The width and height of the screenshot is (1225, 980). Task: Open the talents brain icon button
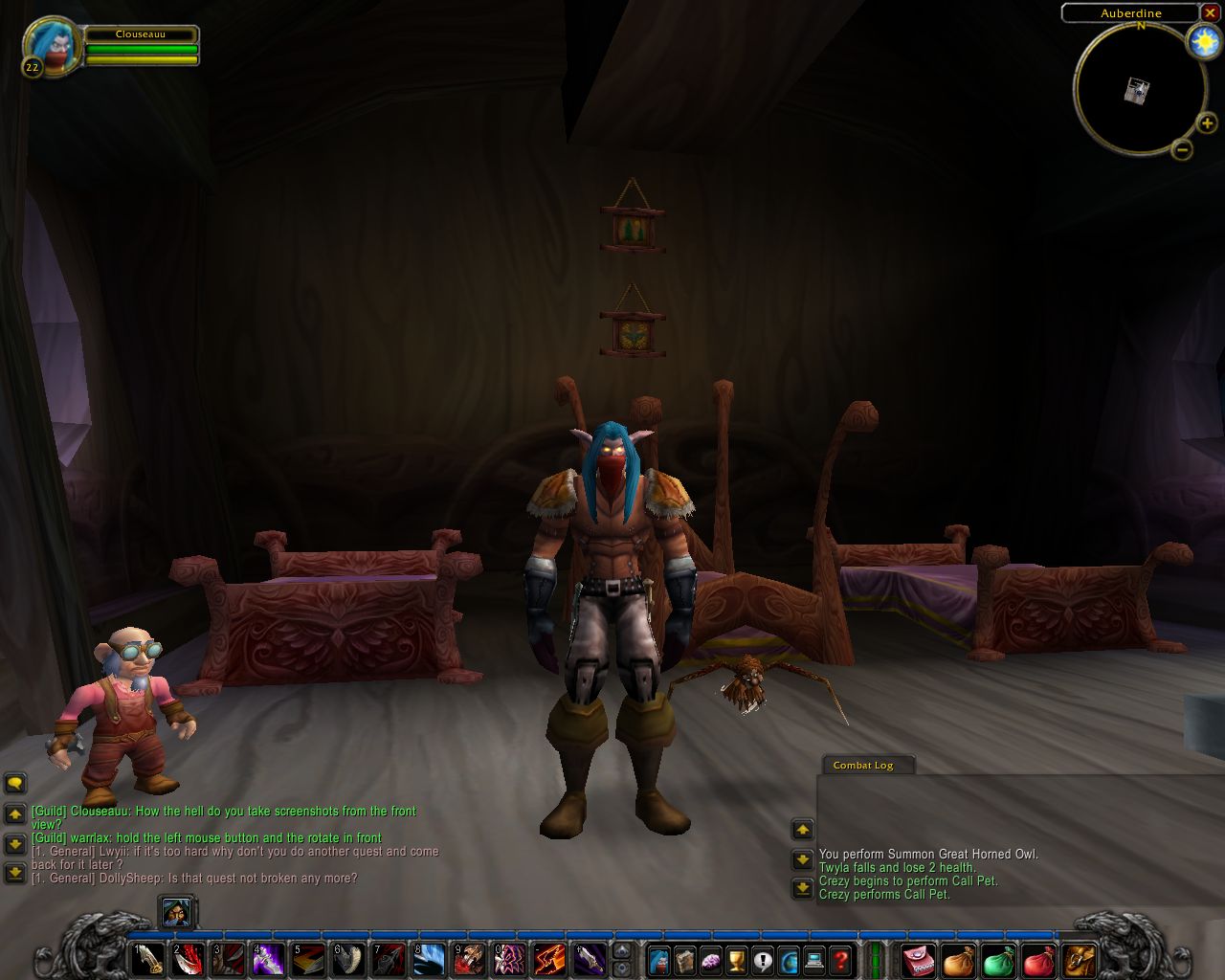711,959
